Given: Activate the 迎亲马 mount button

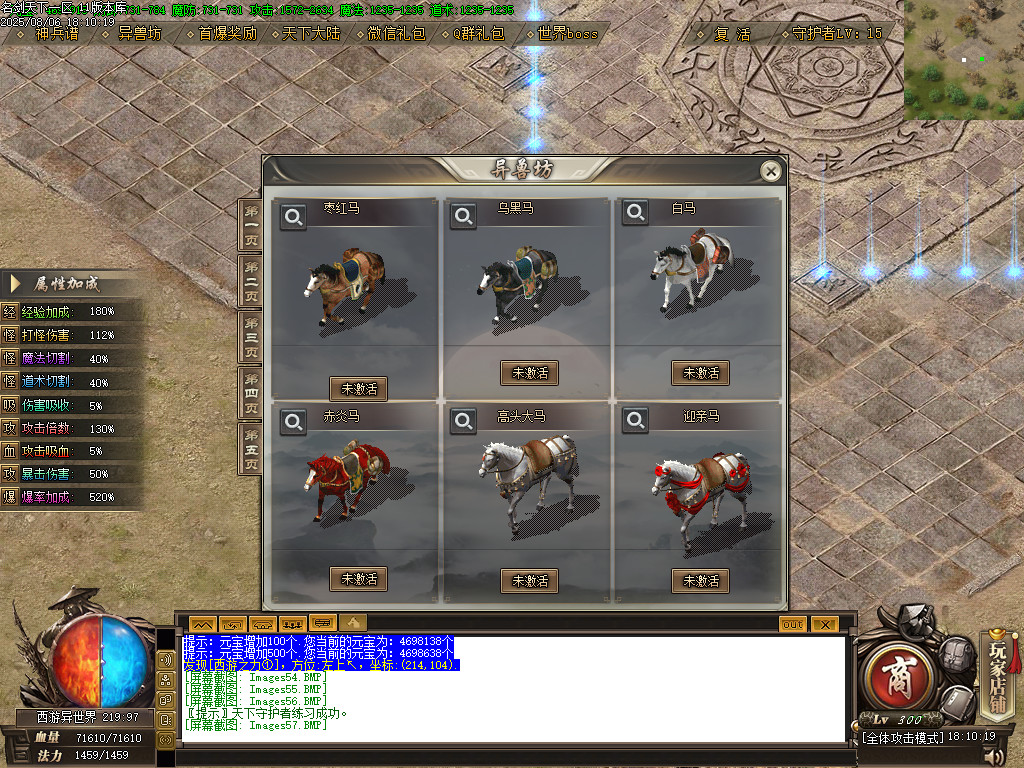Looking at the screenshot, I should pyautogui.click(x=700, y=580).
